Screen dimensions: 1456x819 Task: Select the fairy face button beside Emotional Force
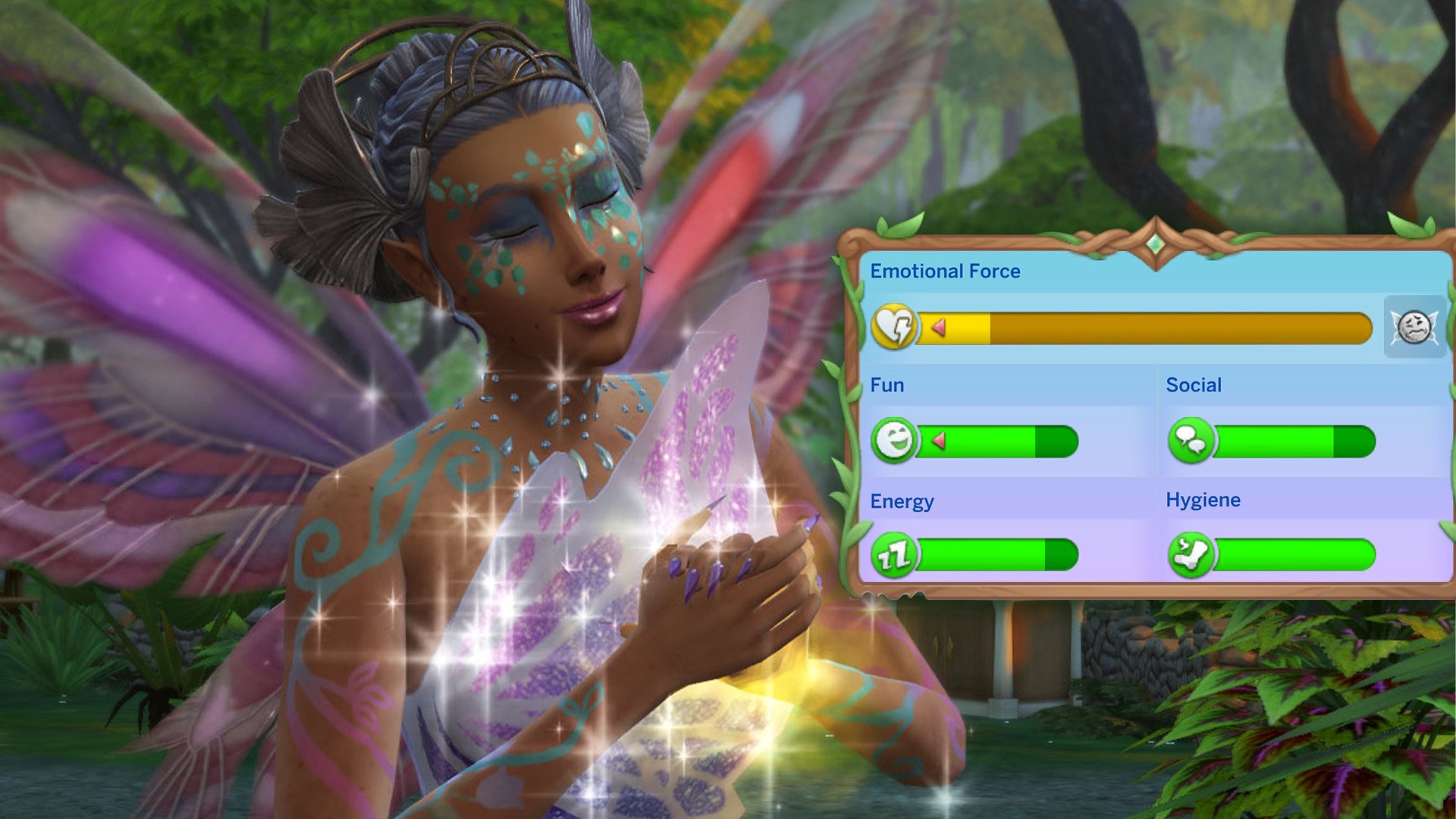(x=1414, y=328)
